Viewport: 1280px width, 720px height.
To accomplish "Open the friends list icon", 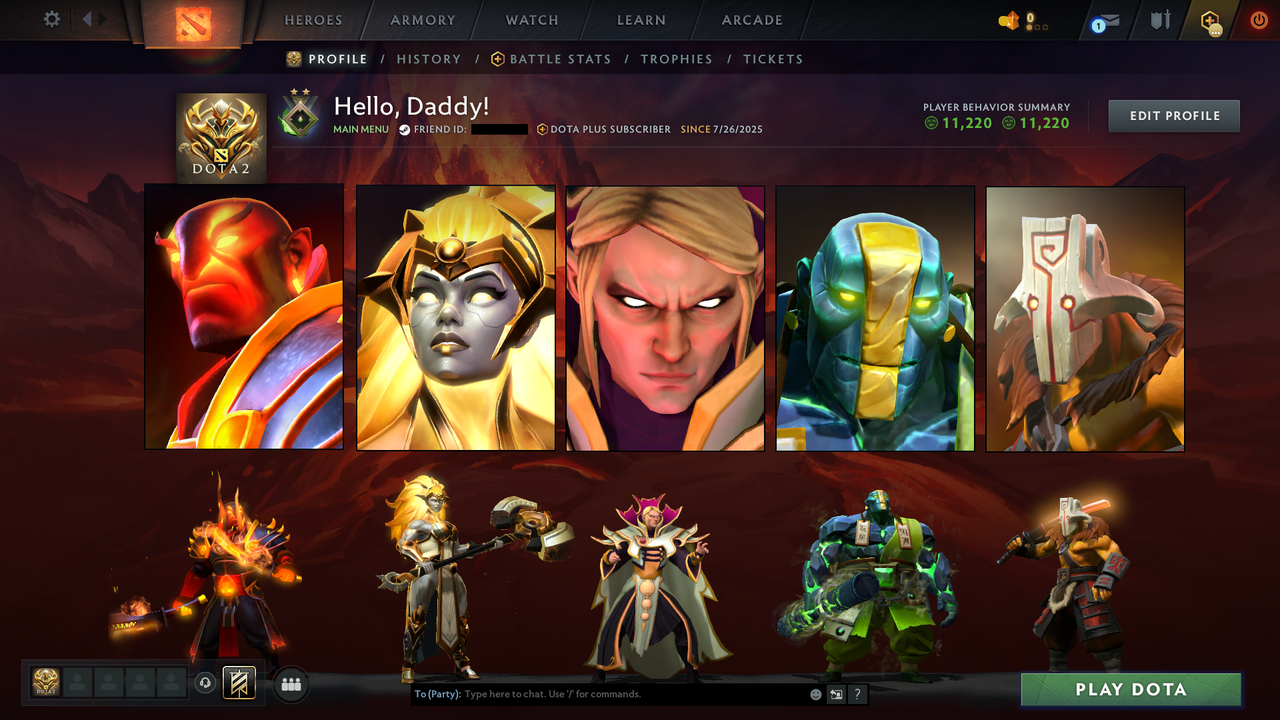I will coord(289,684).
